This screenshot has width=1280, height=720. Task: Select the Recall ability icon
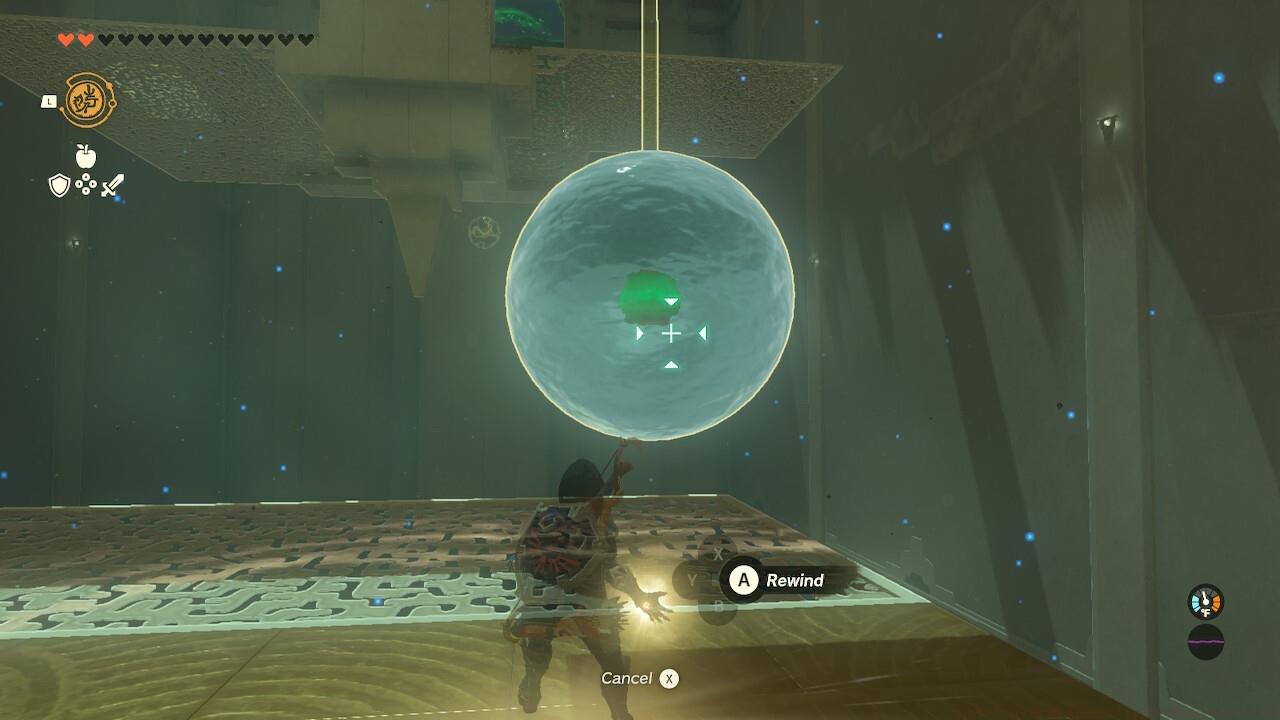(x=88, y=100)
